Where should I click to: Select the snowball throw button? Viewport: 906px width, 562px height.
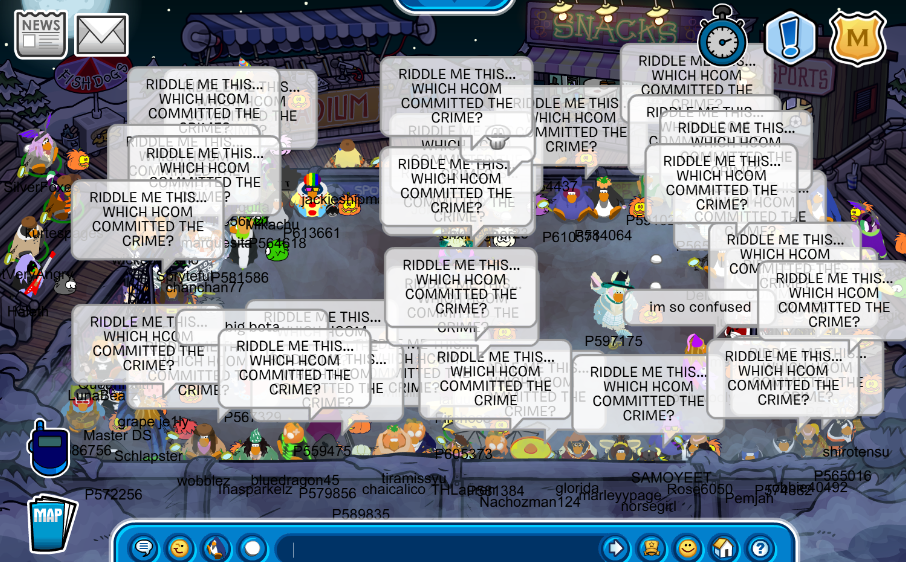tap(252, 548)
